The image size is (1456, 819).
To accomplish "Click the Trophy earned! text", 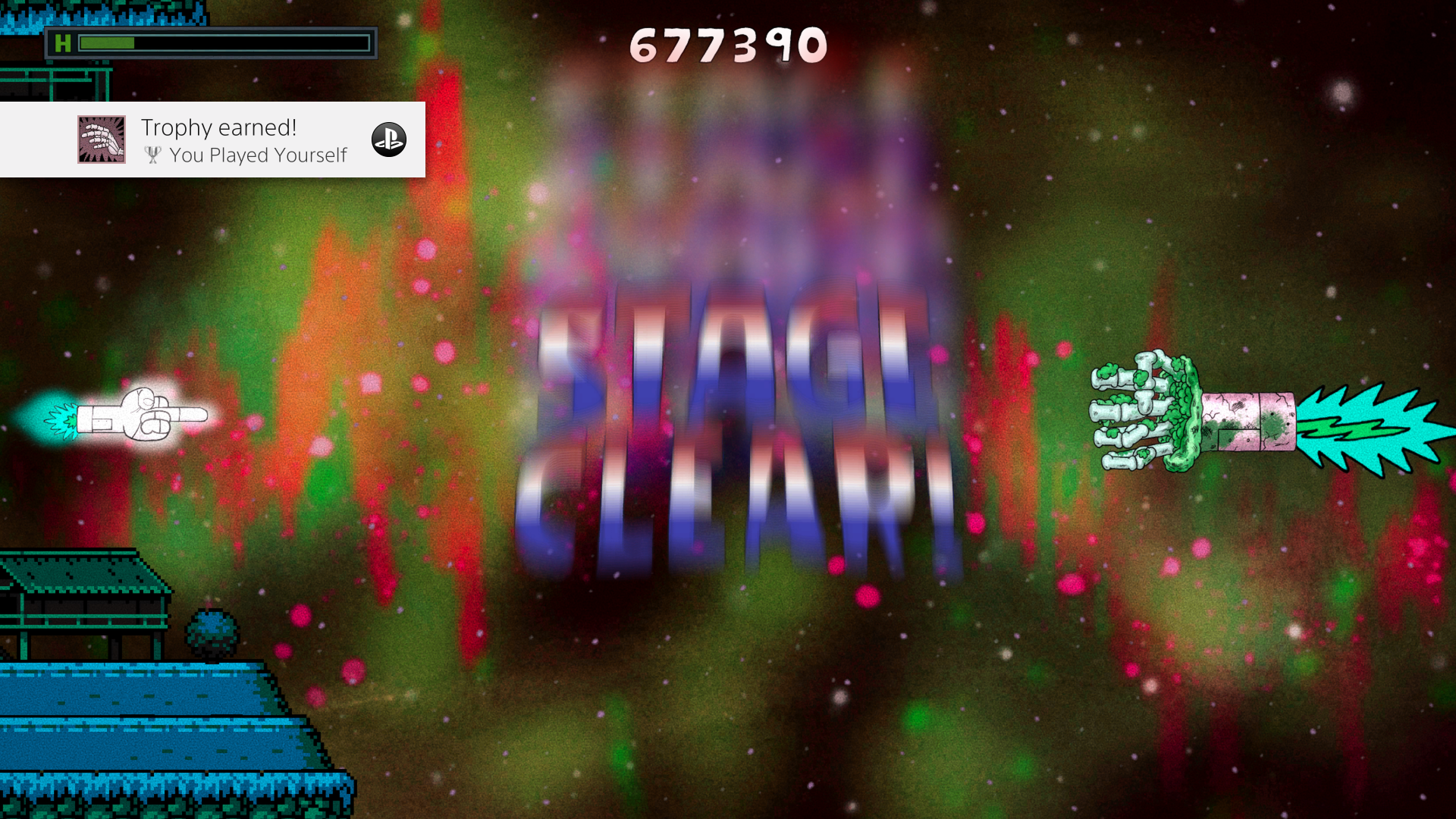I will [x=218, y=127].
